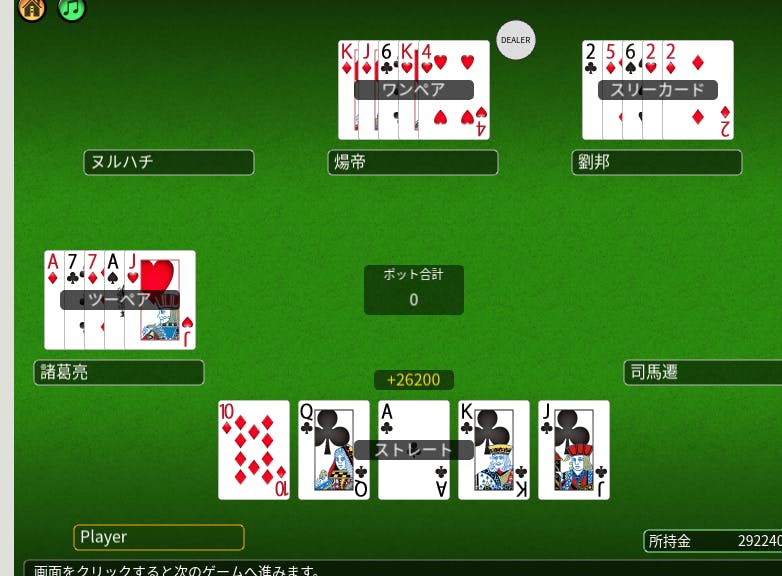
Task: Toggle the green music note icon
Action: pos(71,8)
